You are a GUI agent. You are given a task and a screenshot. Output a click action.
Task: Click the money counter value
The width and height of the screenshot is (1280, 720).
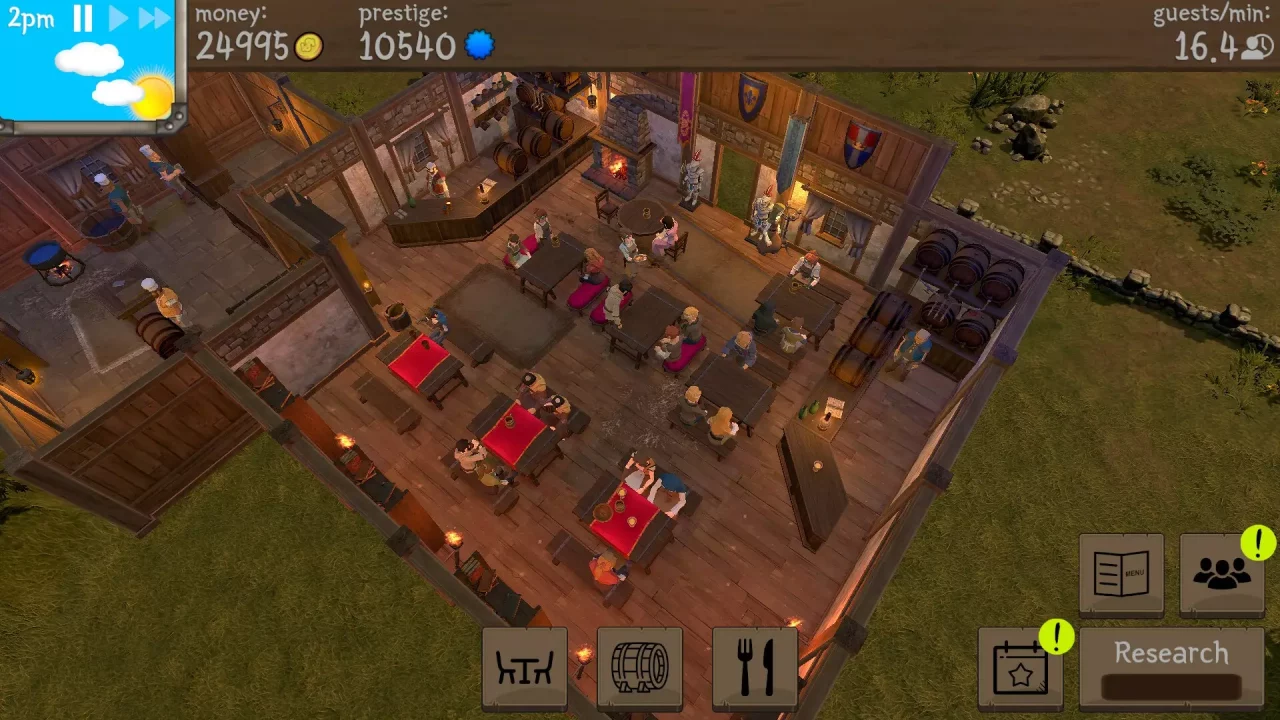pos(244,47)
